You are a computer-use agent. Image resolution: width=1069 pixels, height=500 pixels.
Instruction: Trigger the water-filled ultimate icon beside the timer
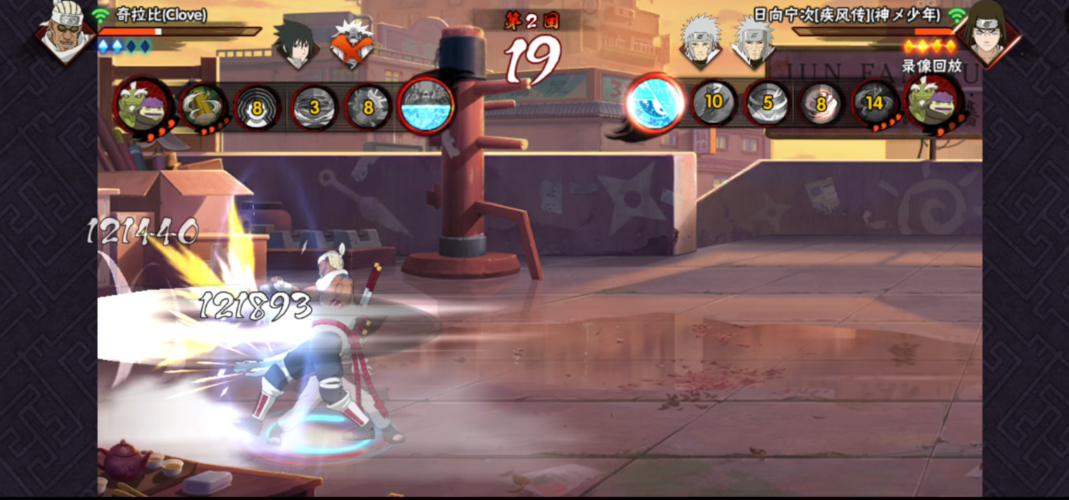click(427, 105)
